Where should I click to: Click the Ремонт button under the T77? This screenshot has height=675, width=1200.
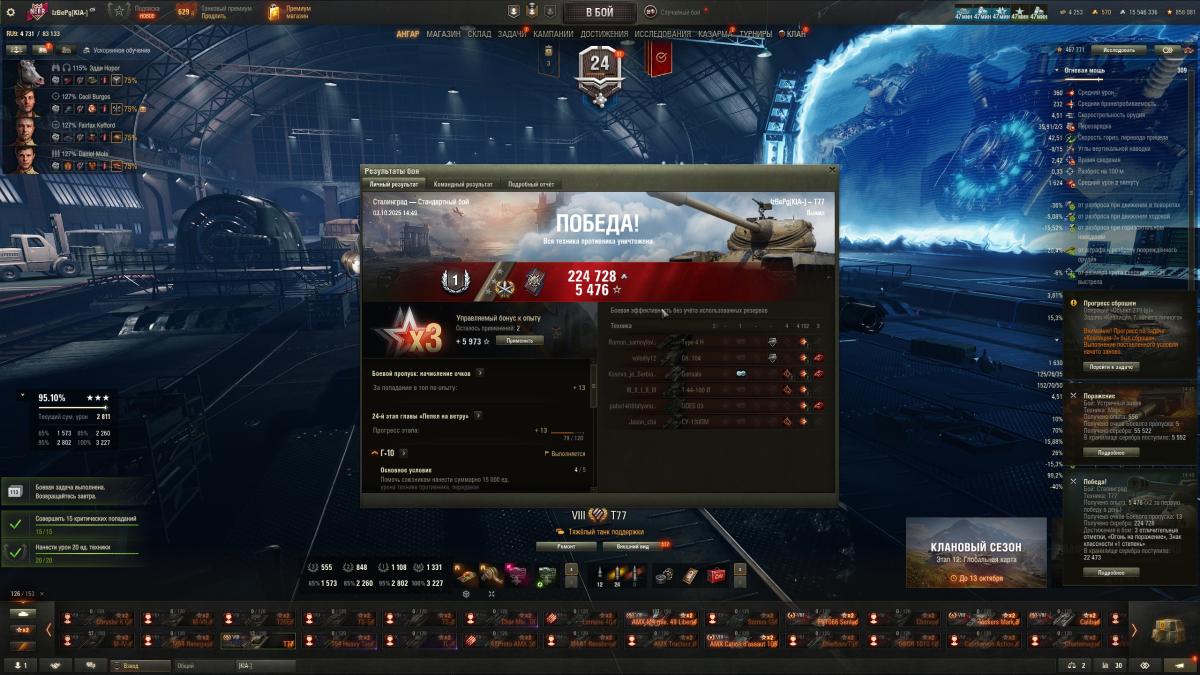click(x=565, y=546)
